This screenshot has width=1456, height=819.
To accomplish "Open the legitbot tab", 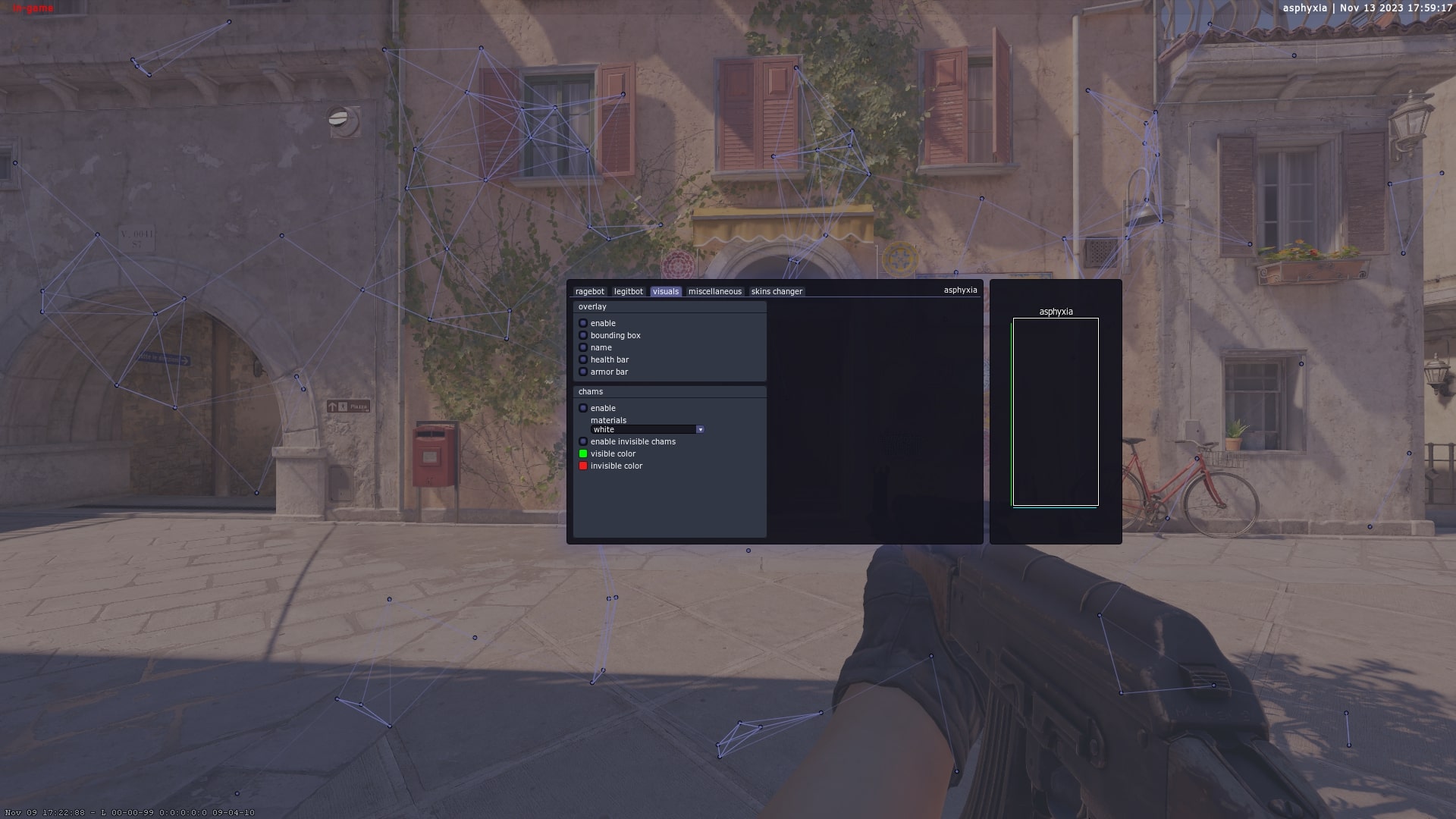I will click(628, 291).
